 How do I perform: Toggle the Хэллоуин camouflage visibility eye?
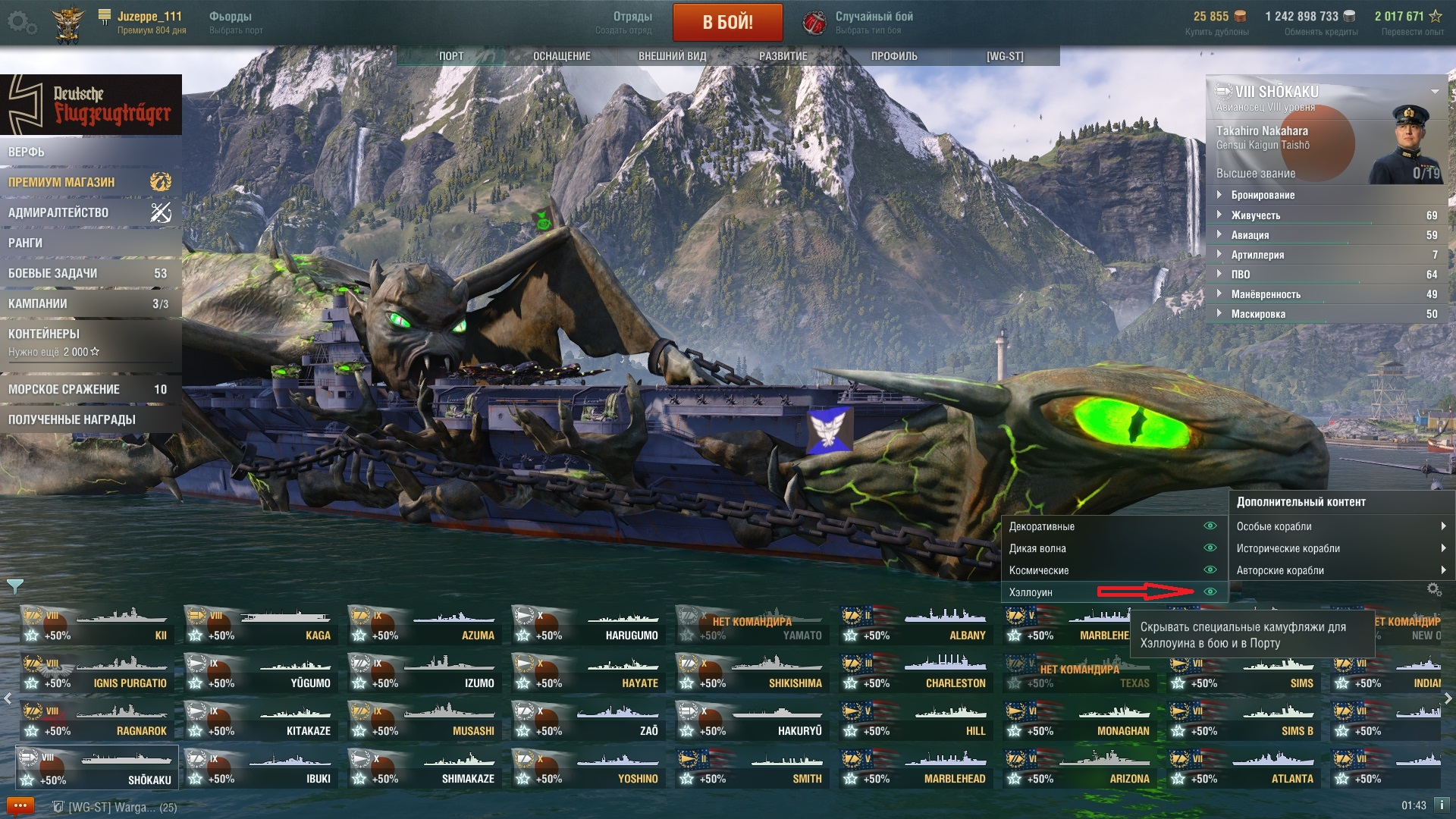point(1210,591)
